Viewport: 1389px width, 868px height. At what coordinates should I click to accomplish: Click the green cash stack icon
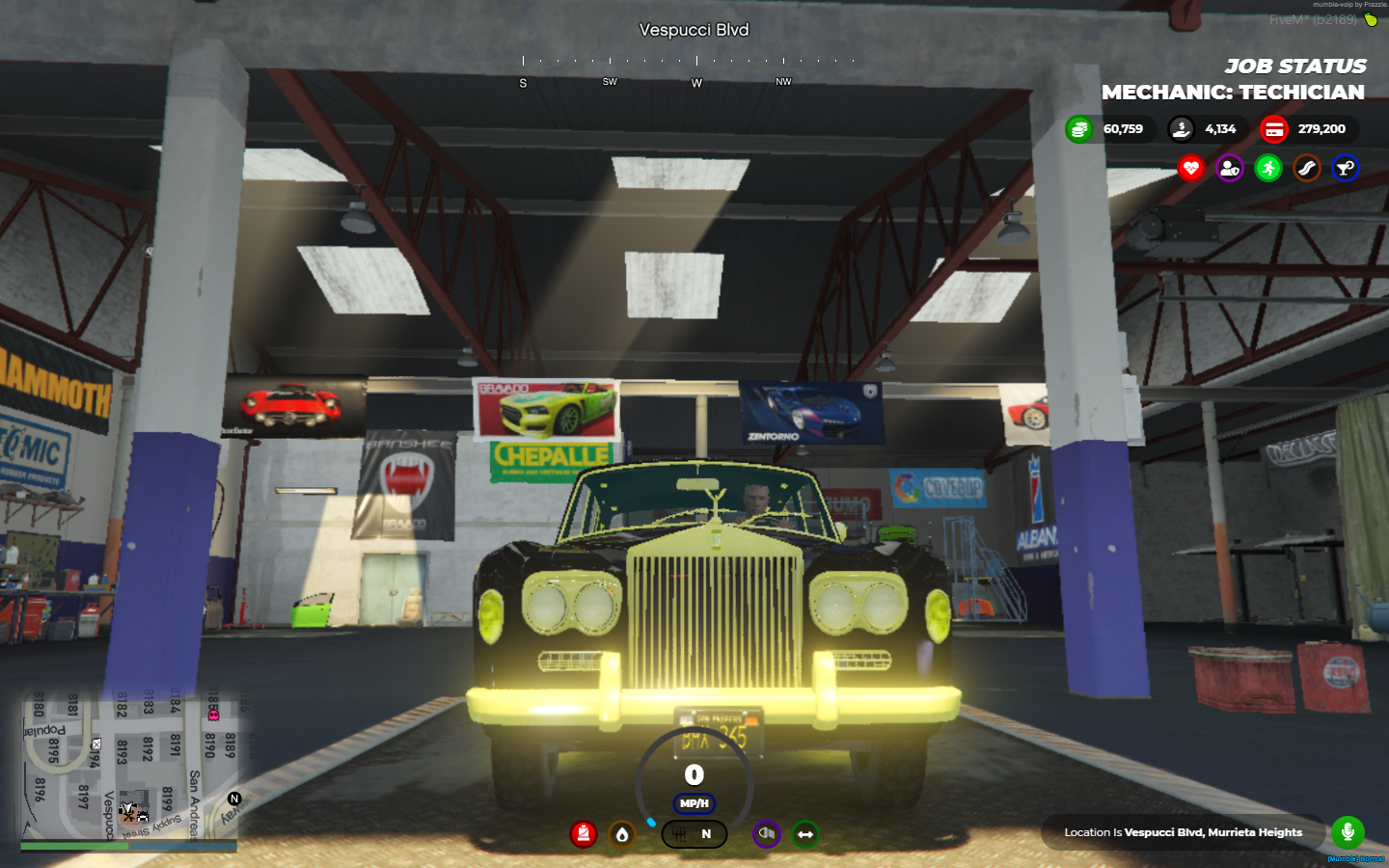1078,128
